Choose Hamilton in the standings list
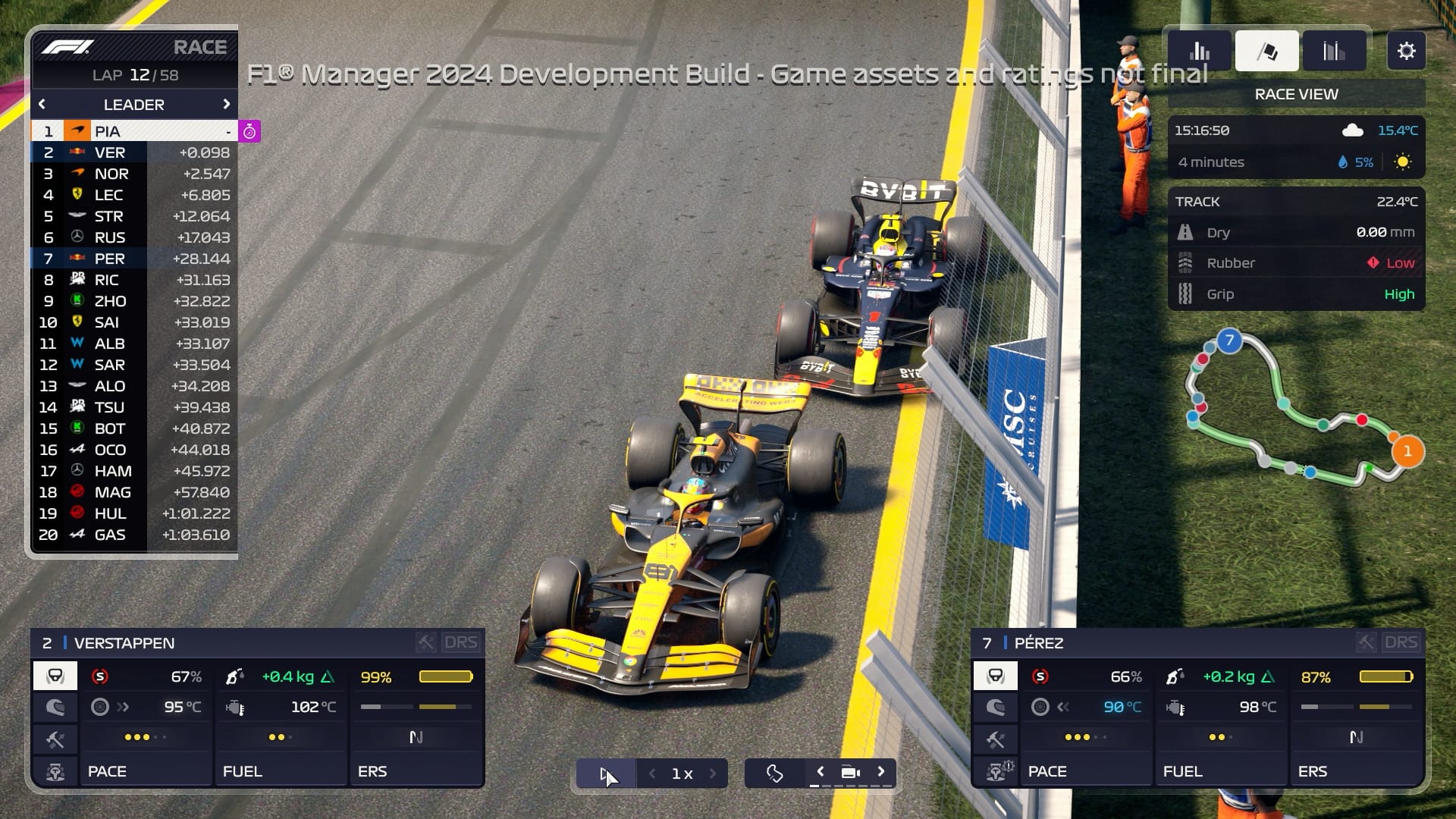The image size is (1456, 819). 133,471
